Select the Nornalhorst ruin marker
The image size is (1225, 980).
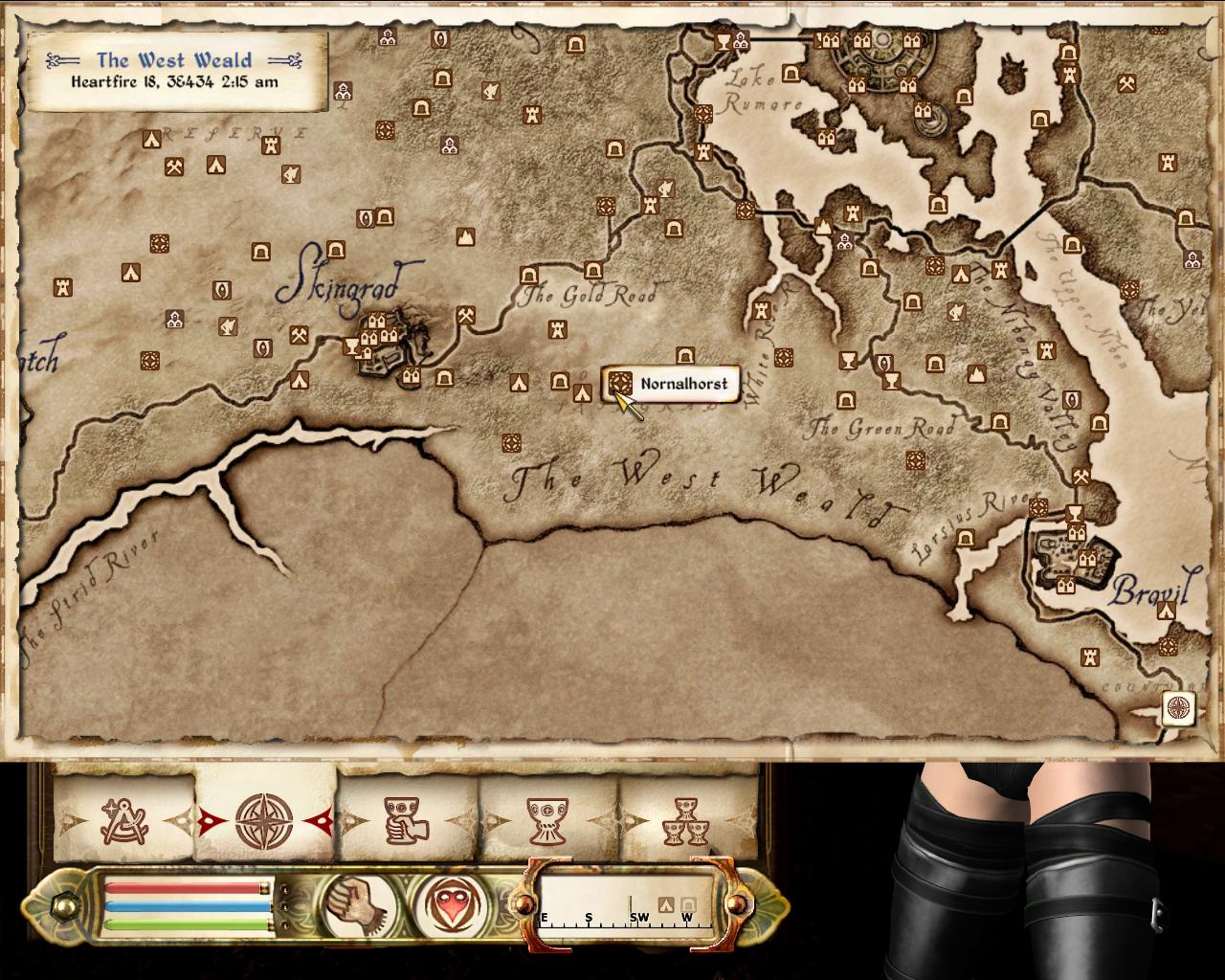[620, 384]
